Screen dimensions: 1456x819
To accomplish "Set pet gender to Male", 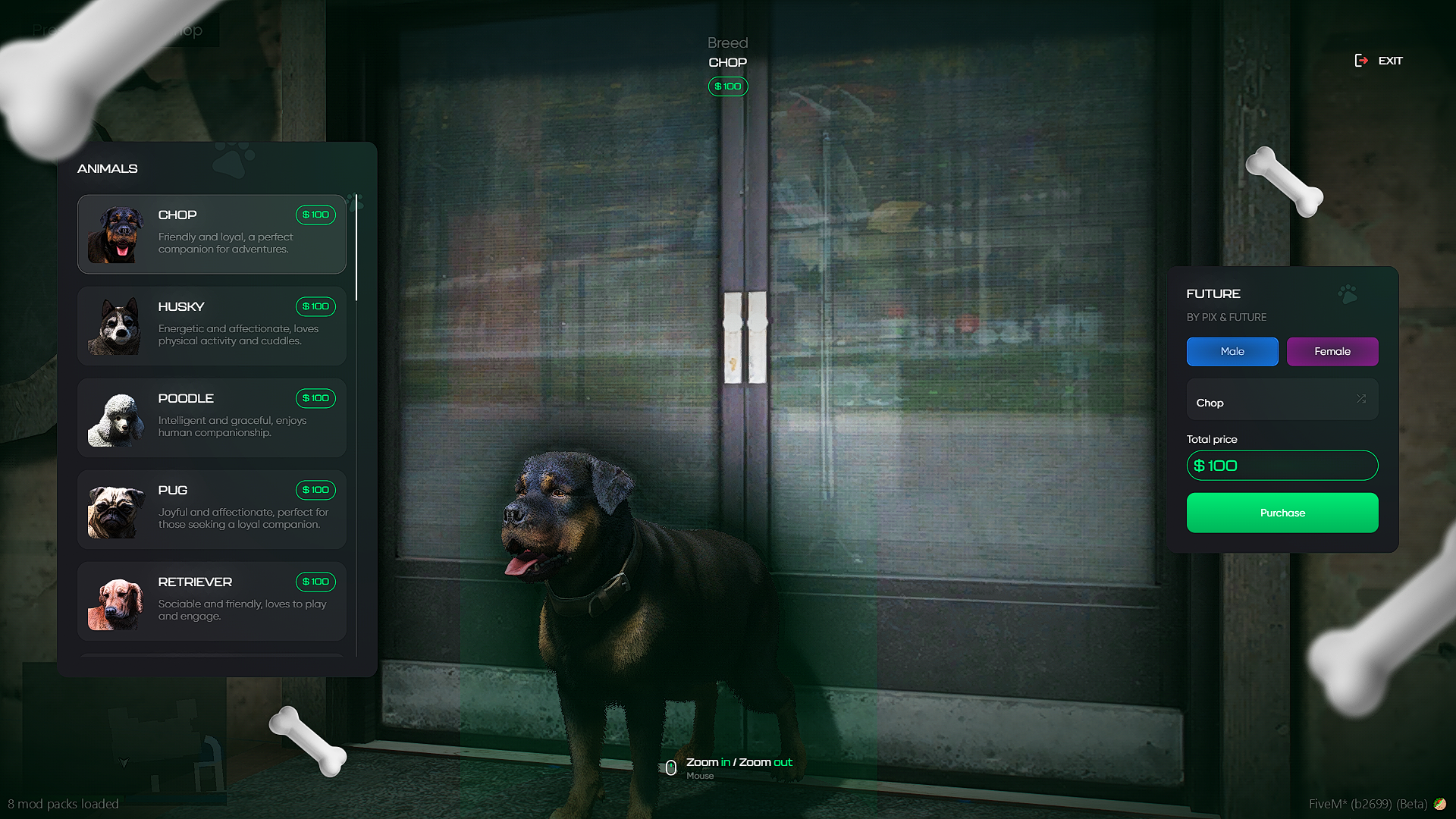I will 1232,352.
